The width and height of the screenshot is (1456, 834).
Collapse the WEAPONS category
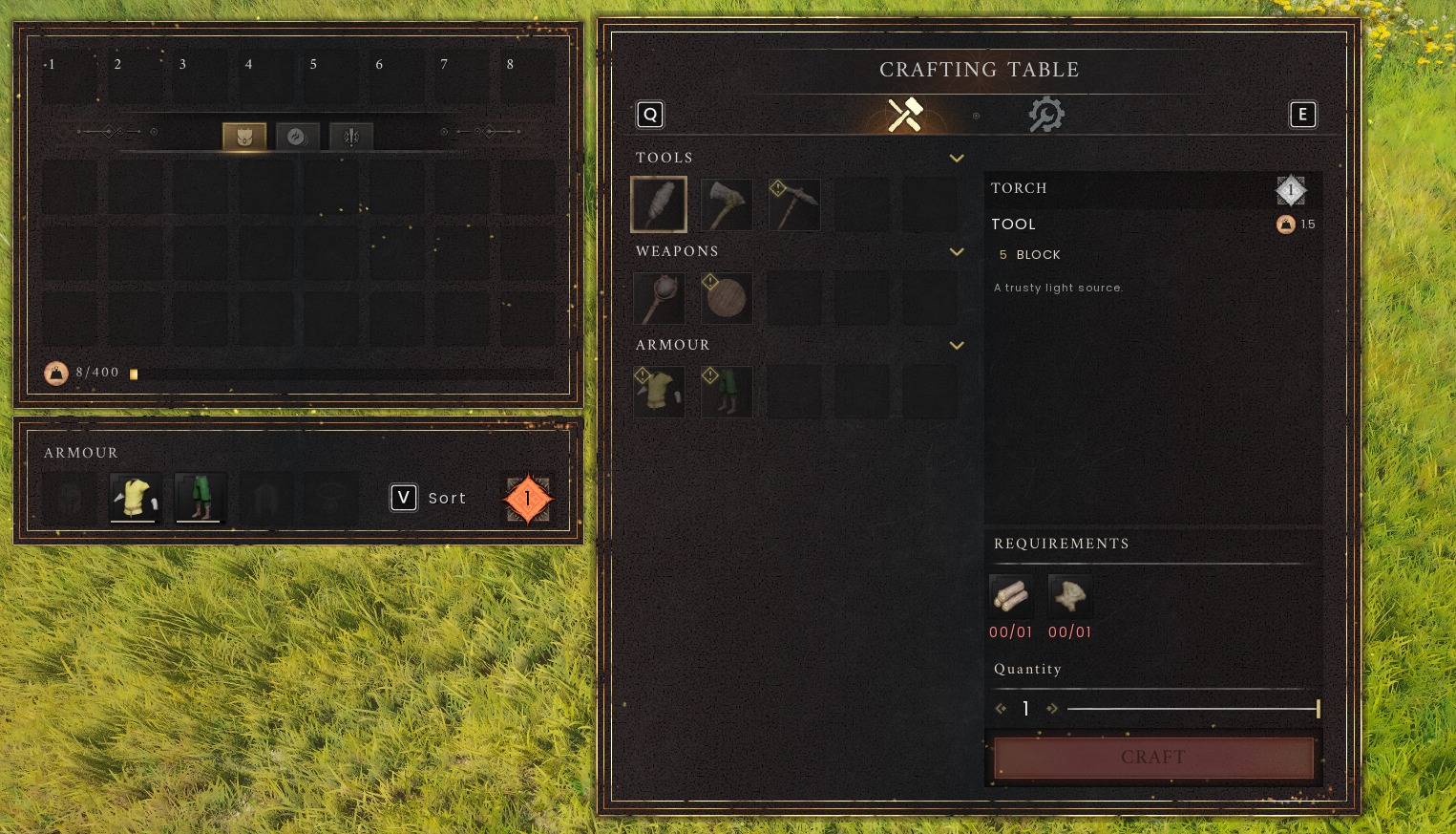[957, 251]
